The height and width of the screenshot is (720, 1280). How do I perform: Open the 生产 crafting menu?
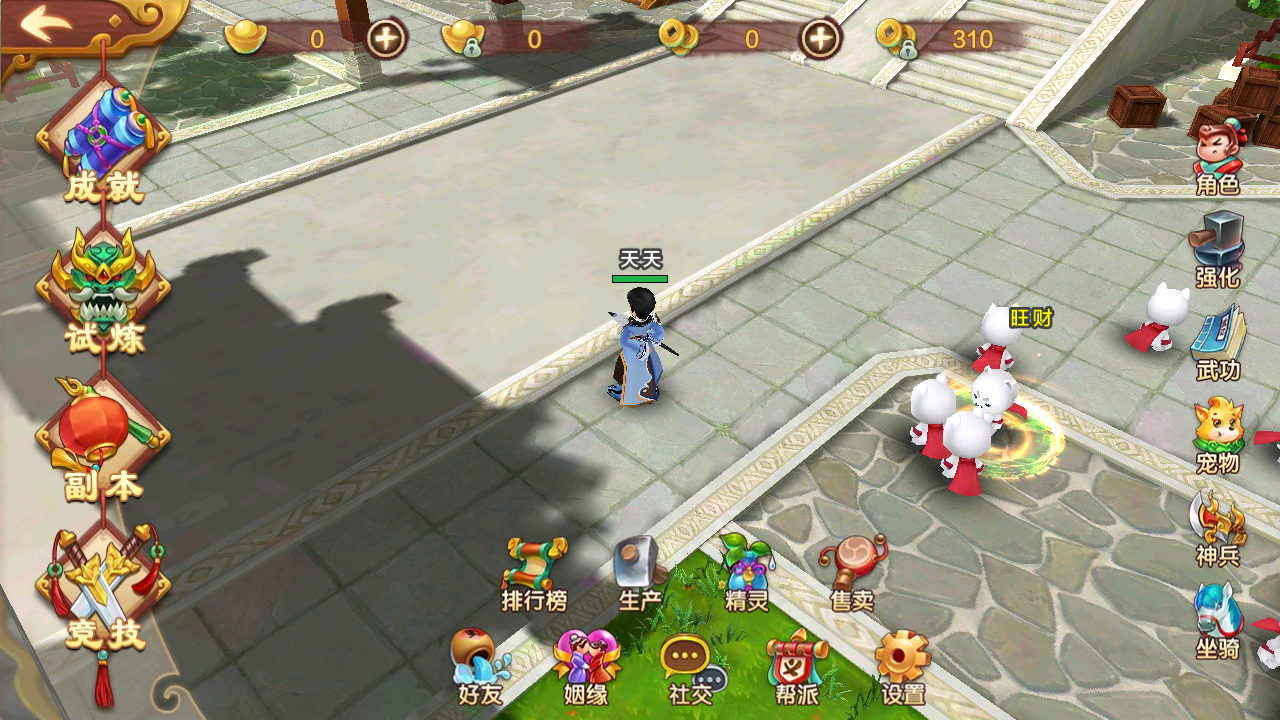tap(640, 573)
